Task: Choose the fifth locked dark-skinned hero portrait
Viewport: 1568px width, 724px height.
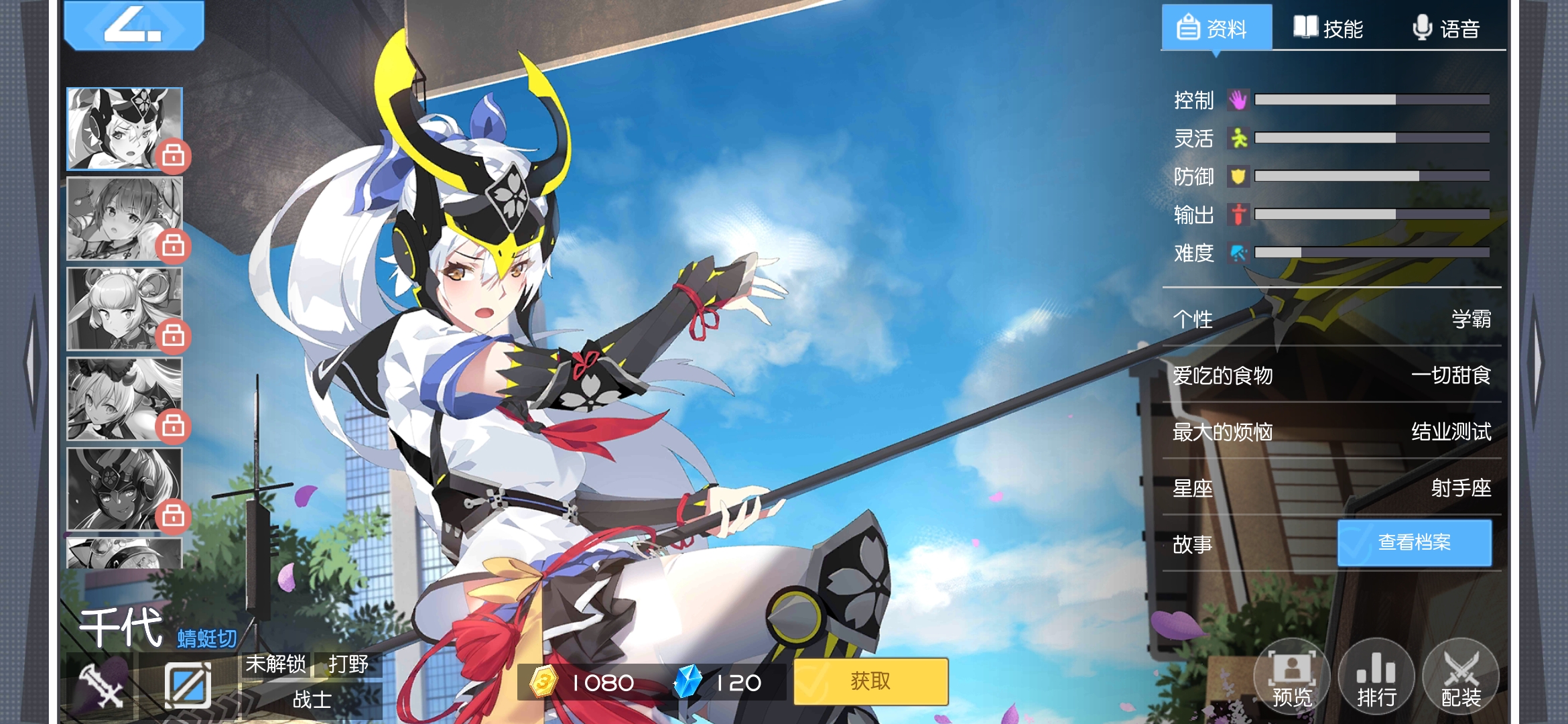Action: 124,489
